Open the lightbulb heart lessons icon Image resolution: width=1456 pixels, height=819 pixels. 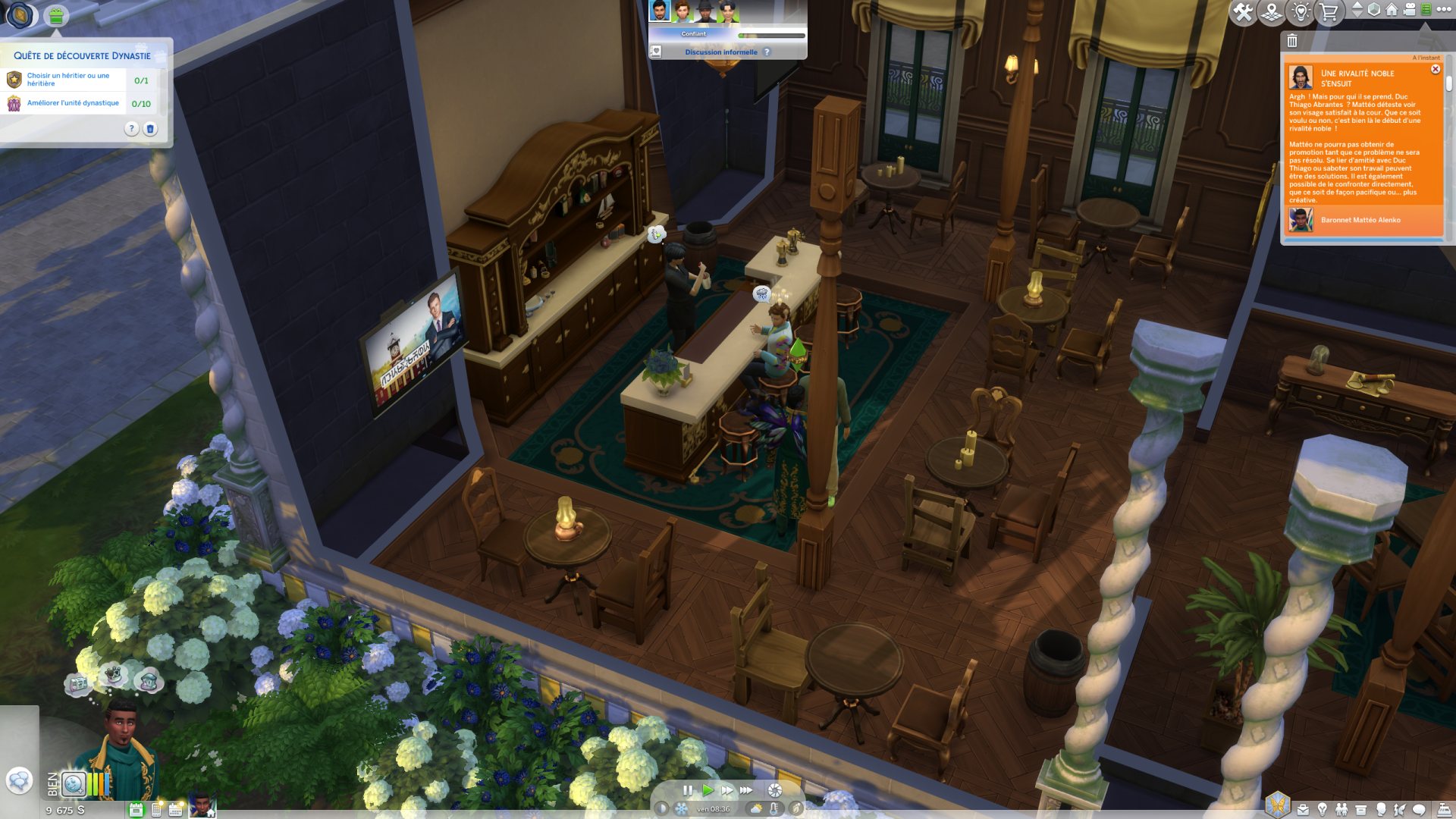click(1301, 12)
